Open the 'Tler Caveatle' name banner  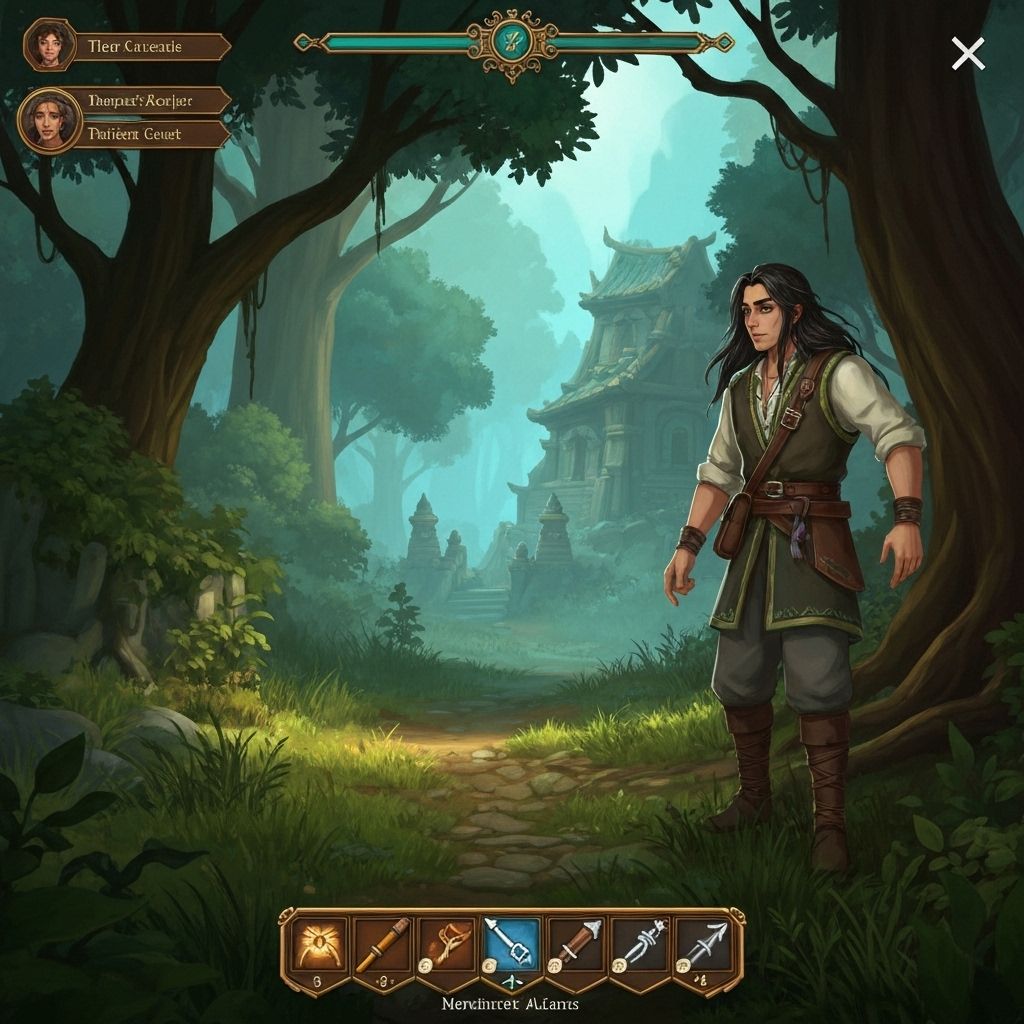[150, 47]
